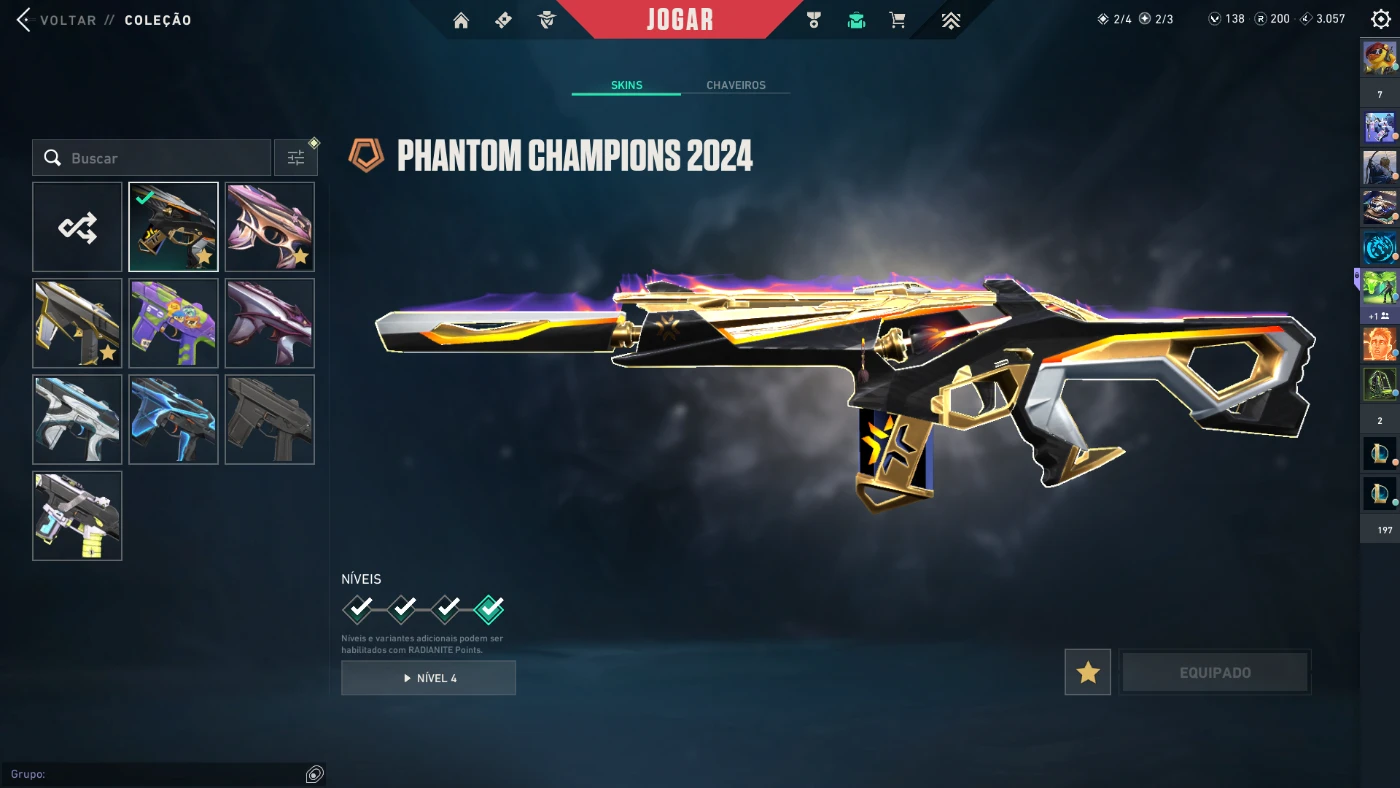
Task: Switch to the Chaveiros tab
Action: [735, 85]
